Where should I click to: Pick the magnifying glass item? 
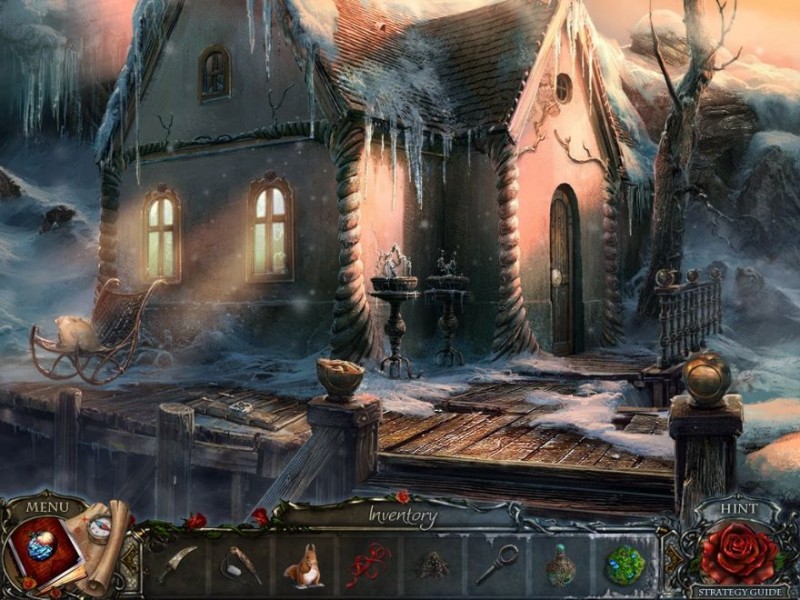(x=496, y=565)
